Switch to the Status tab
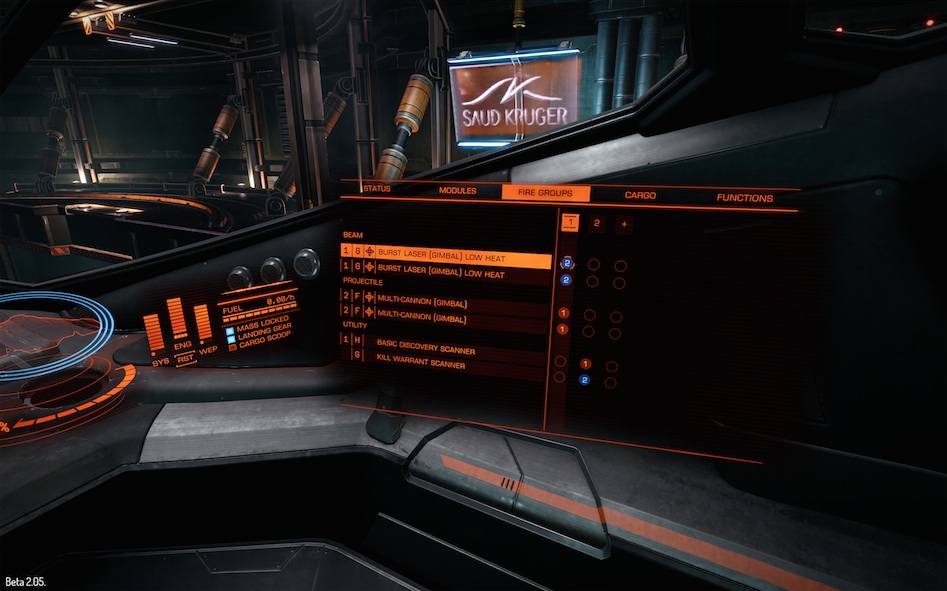The height and width of the screenshot is (591, 947). click(x=376, y=189)
